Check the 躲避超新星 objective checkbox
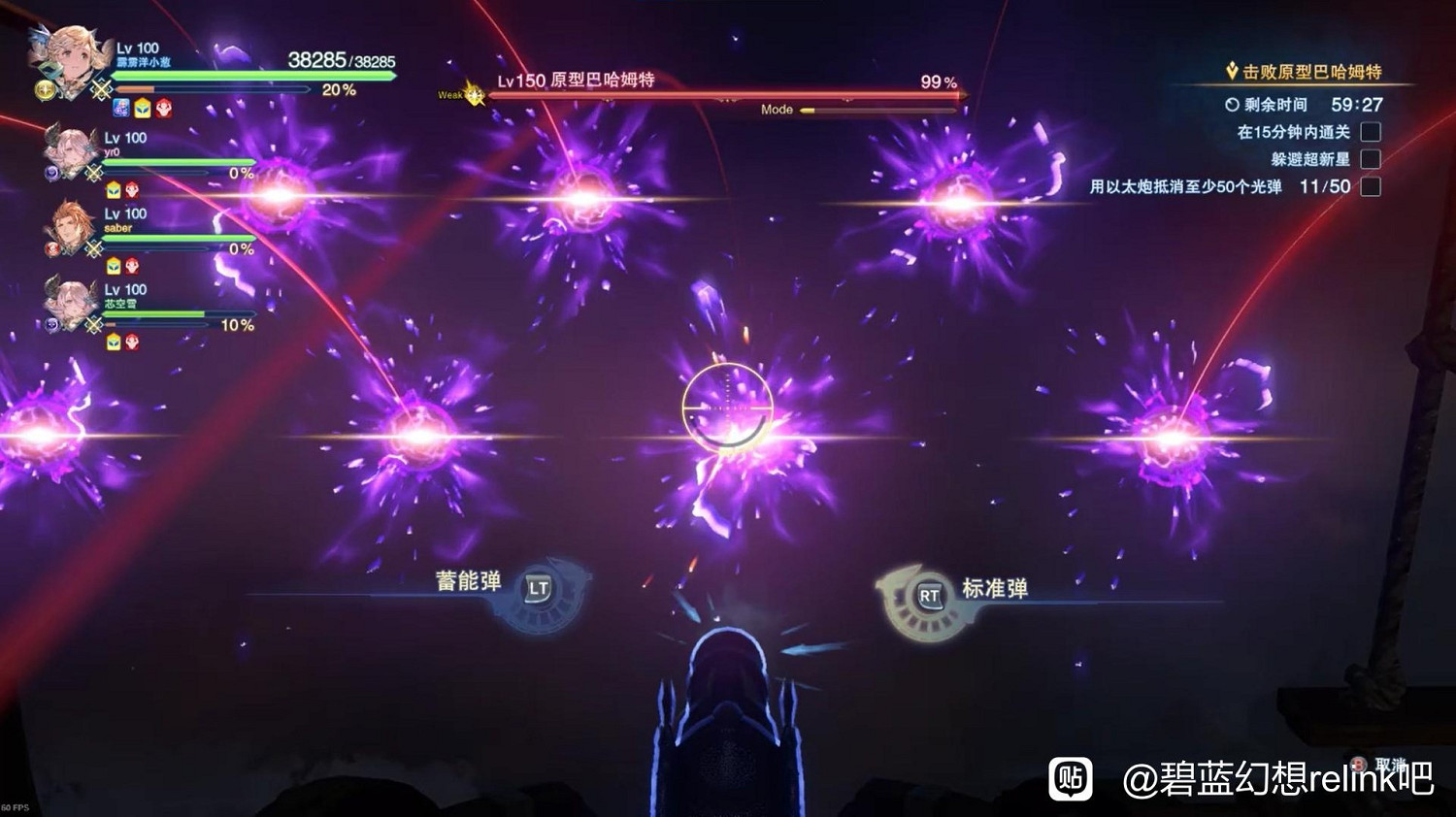Viewport: 1456px width, 817px height. [1373, 159]
